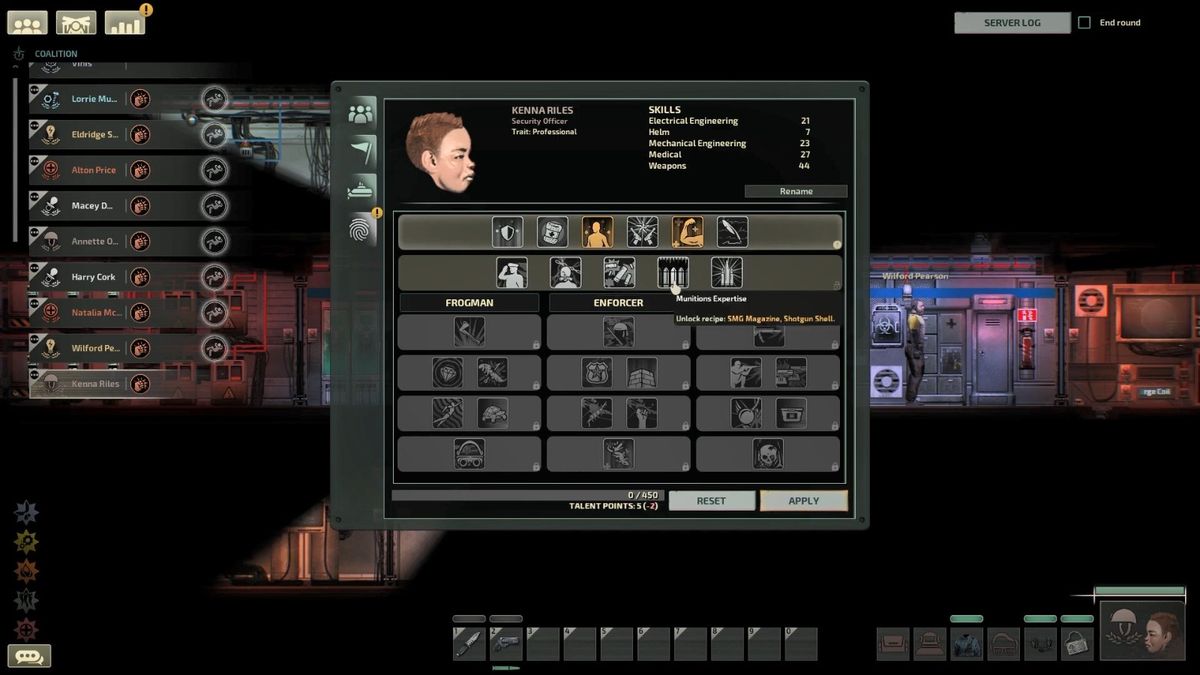Screen dimensions: 1200x675
Task: Select Alton Price in the crew list
Action: click(94, 170)
